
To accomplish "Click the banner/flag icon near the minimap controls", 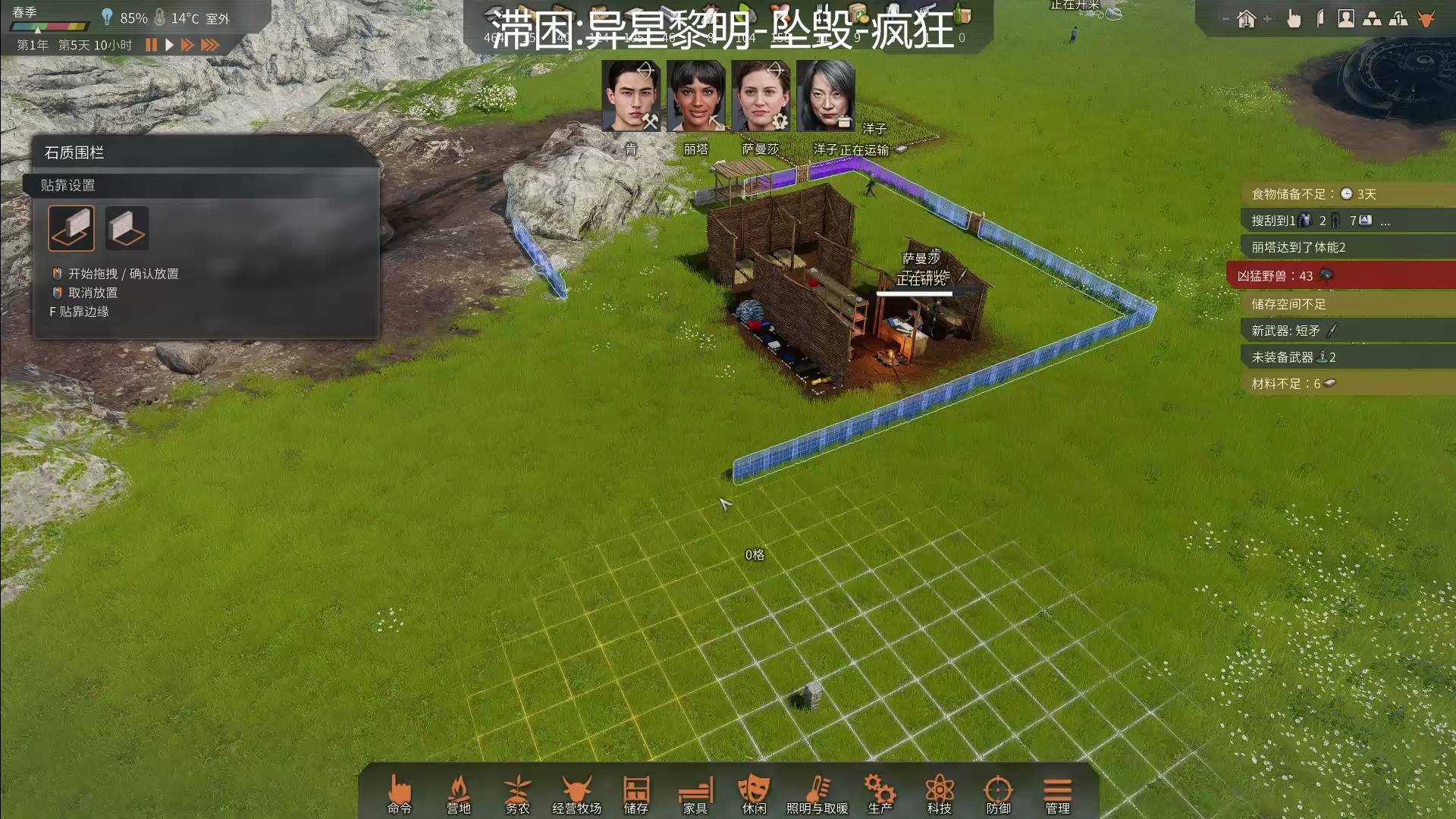I will tap(1320, 18).
